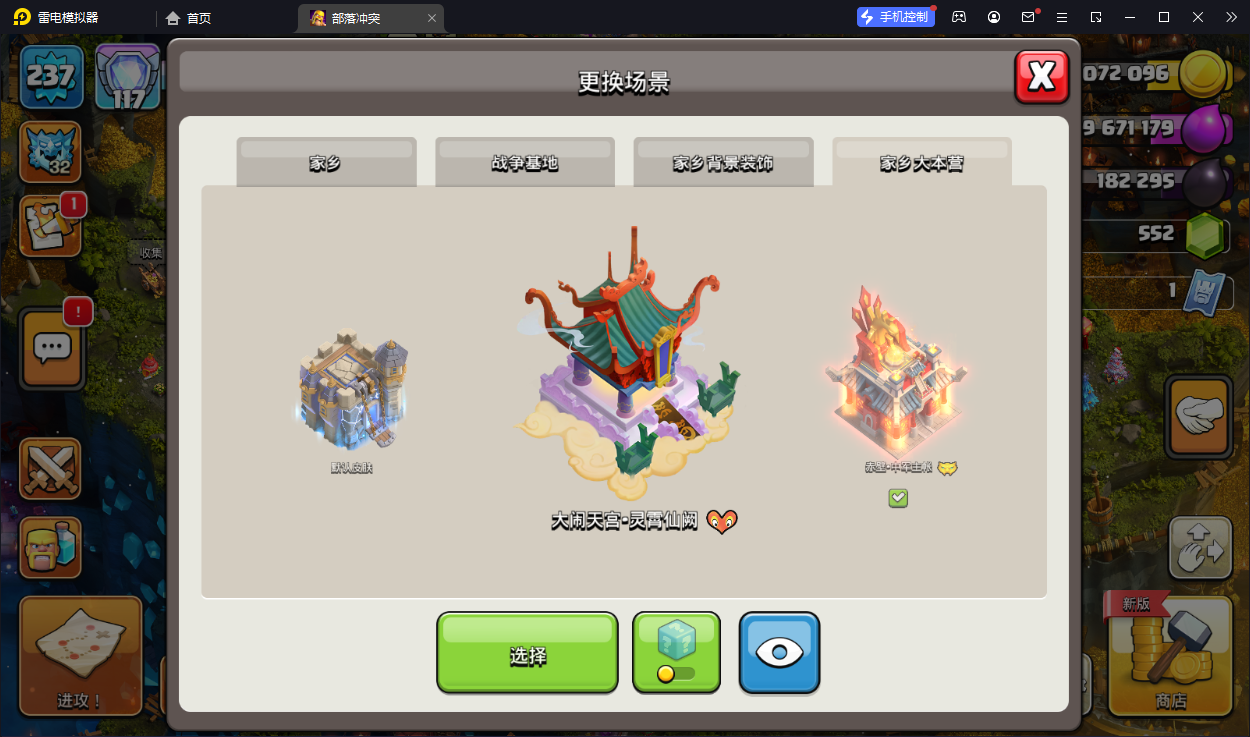The height and width of the screenshot is (737, 1250).
Task: Open the crossed swords battle icon
Action: 50,468
